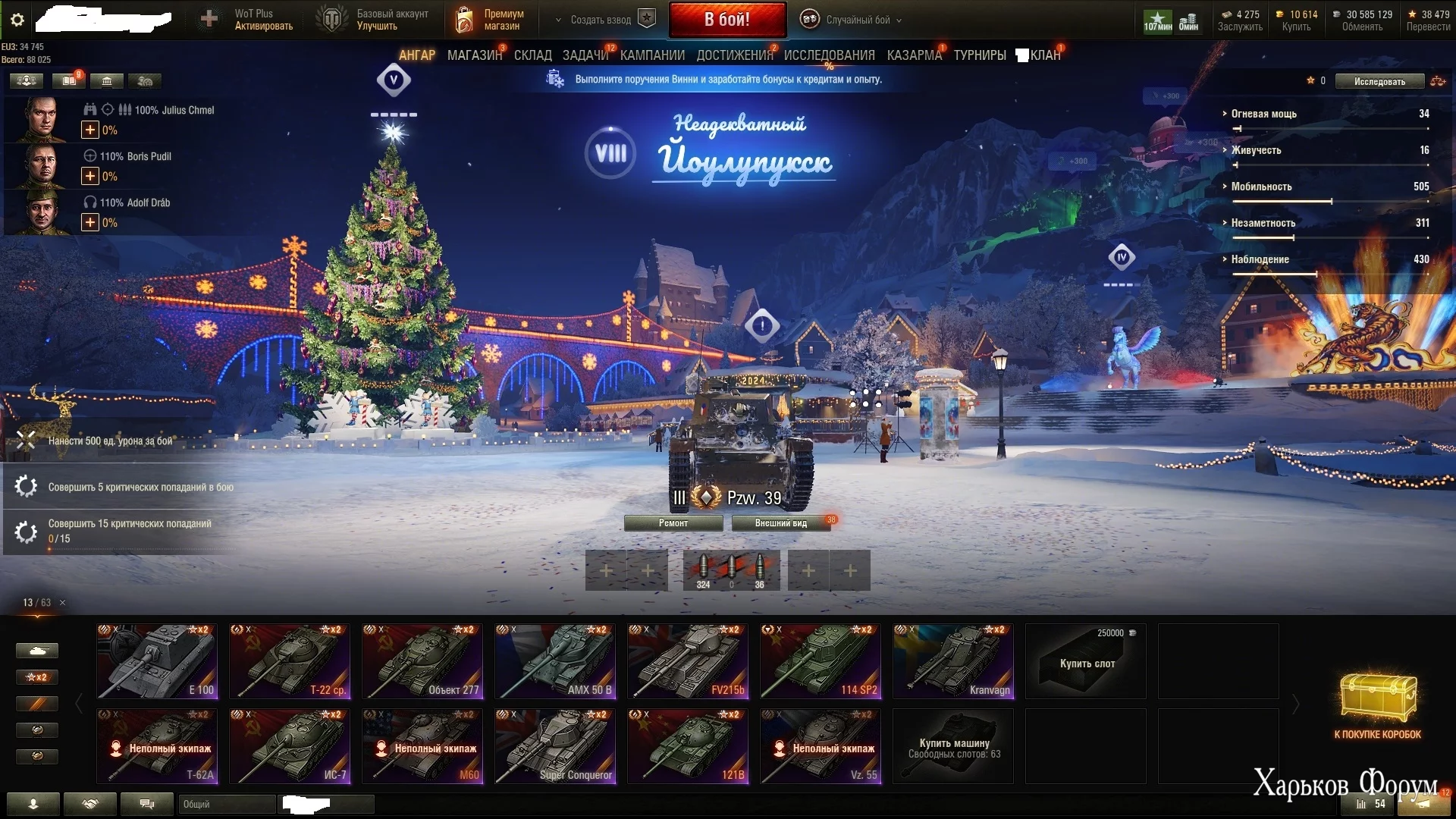This screenshot has width=1456, height=819.
Task: Buy a garage slot via Купить слот
Action: coord(1086,662)
